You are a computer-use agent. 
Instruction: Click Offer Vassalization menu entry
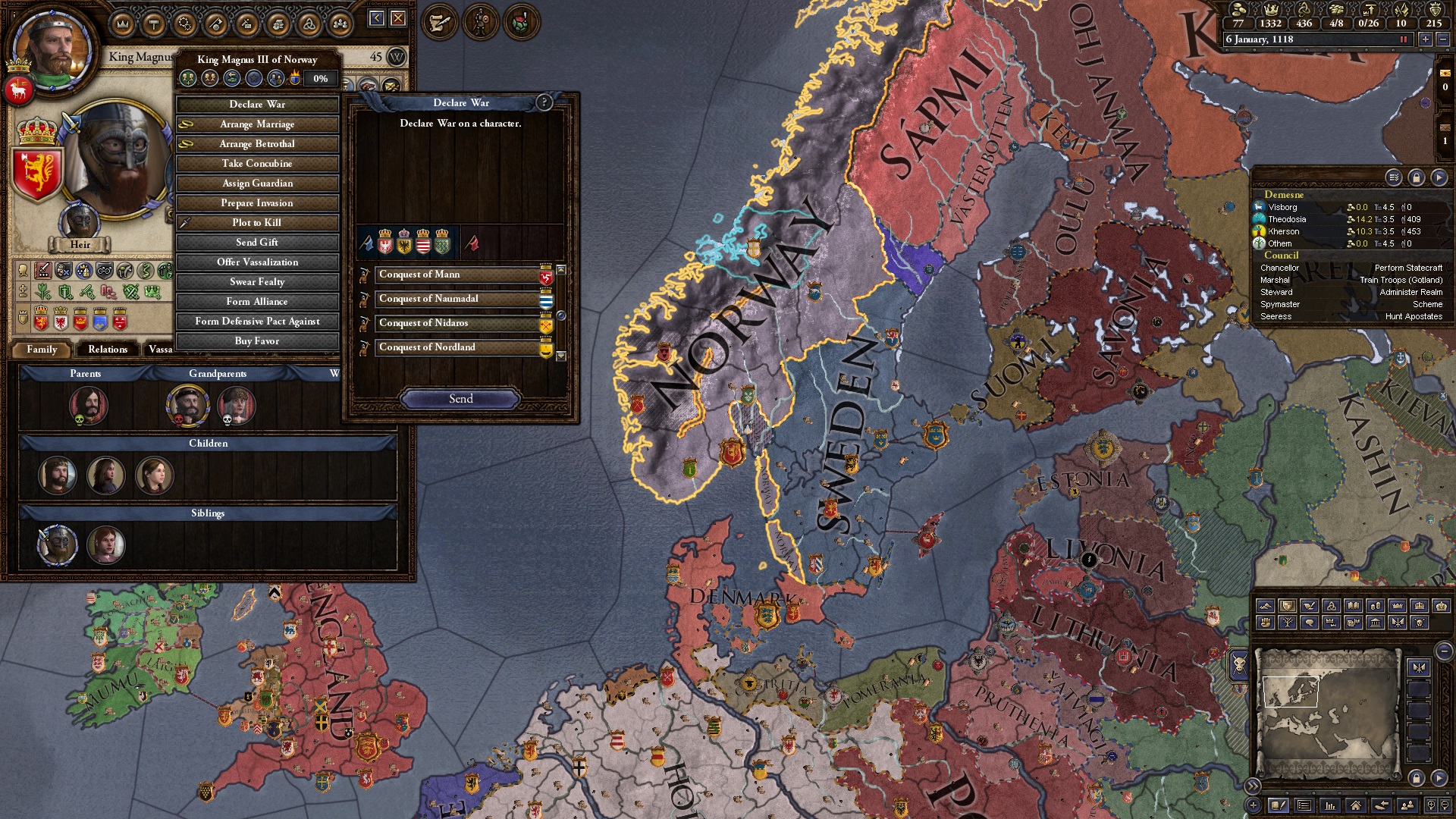(x=257, y=262)
